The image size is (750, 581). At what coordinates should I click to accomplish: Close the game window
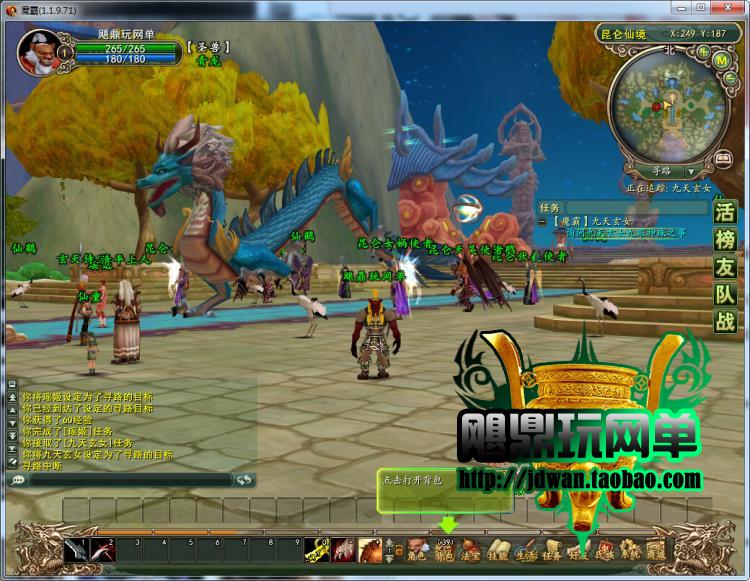(732, 7)
